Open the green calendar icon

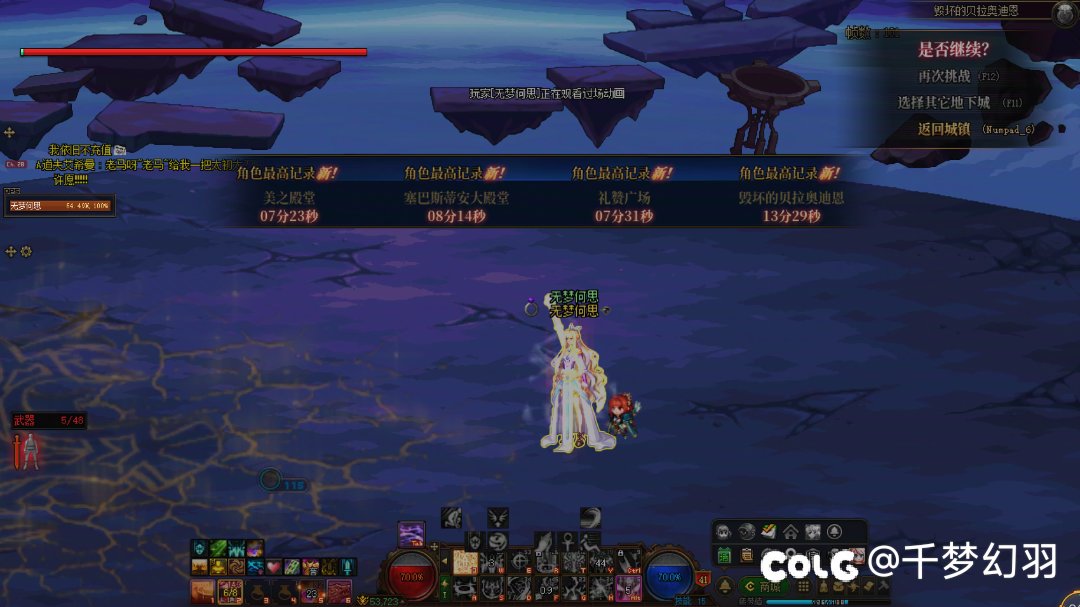point(724,555)
